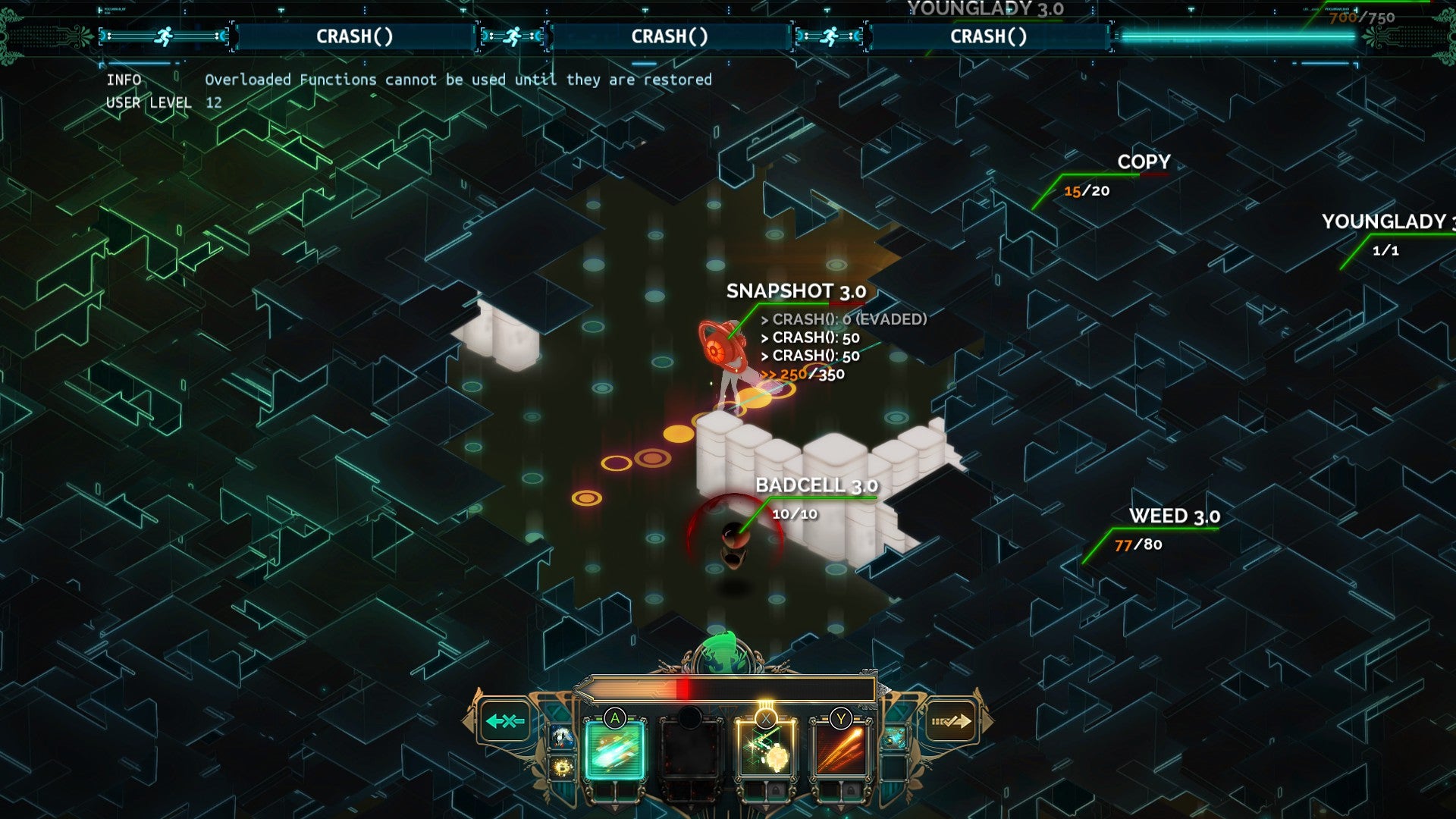Select the golden burst passive slot icon

562,768
